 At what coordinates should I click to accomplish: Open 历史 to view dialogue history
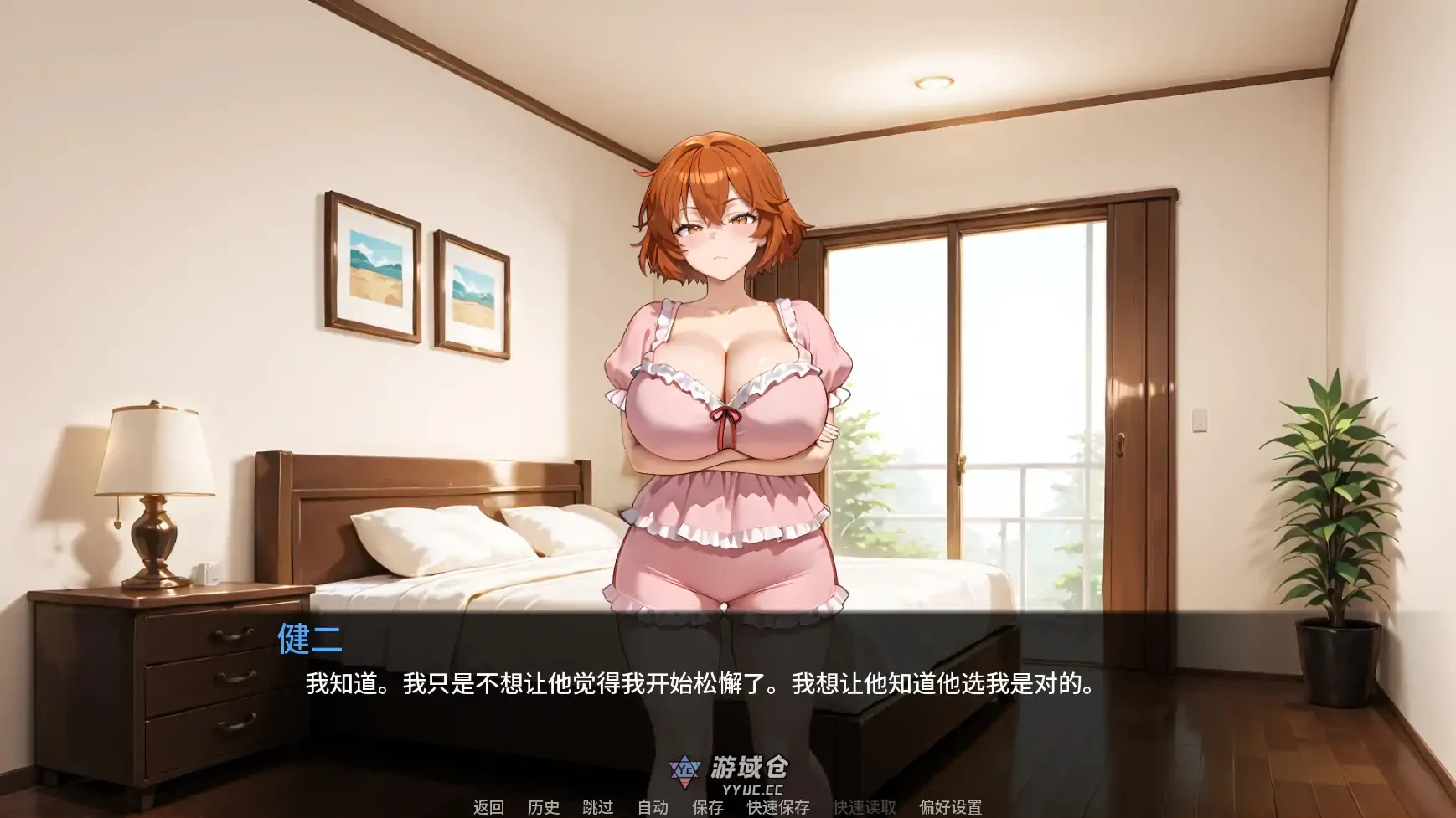(x=543, y=807)
